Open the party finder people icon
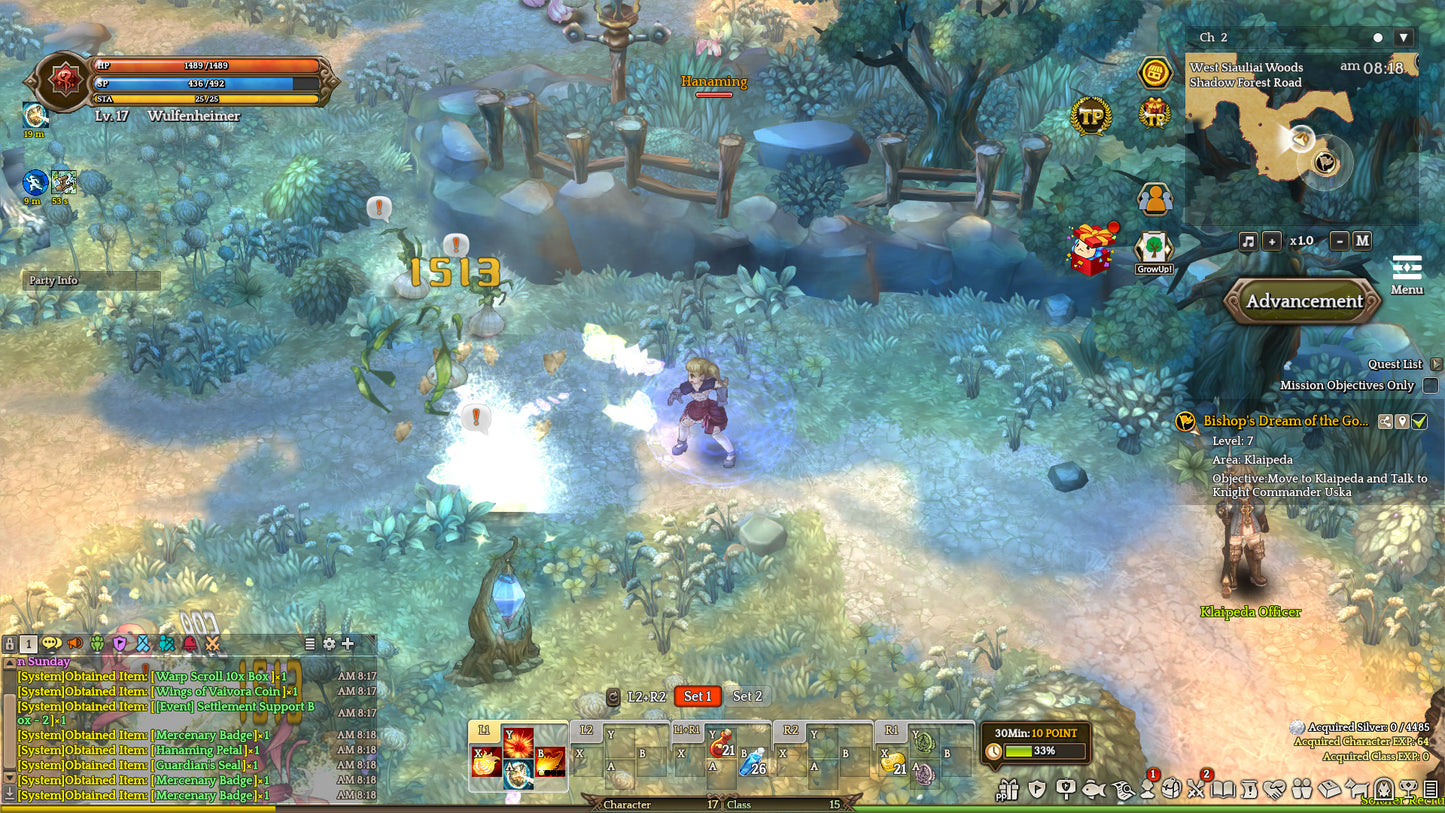 point(1154,199)
